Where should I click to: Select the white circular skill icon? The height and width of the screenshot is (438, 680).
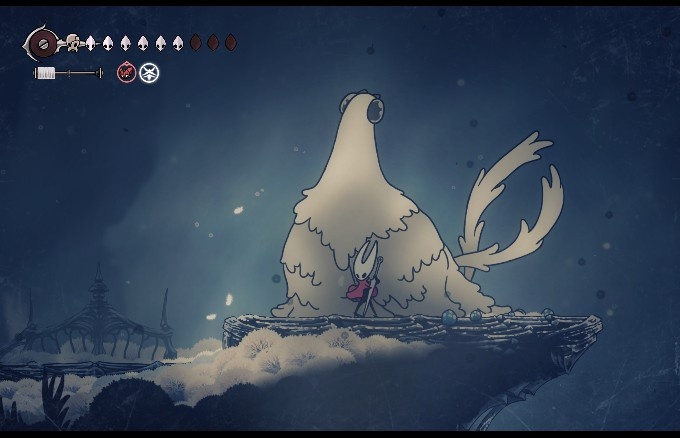pyautogui.click(x=149, y=72)
